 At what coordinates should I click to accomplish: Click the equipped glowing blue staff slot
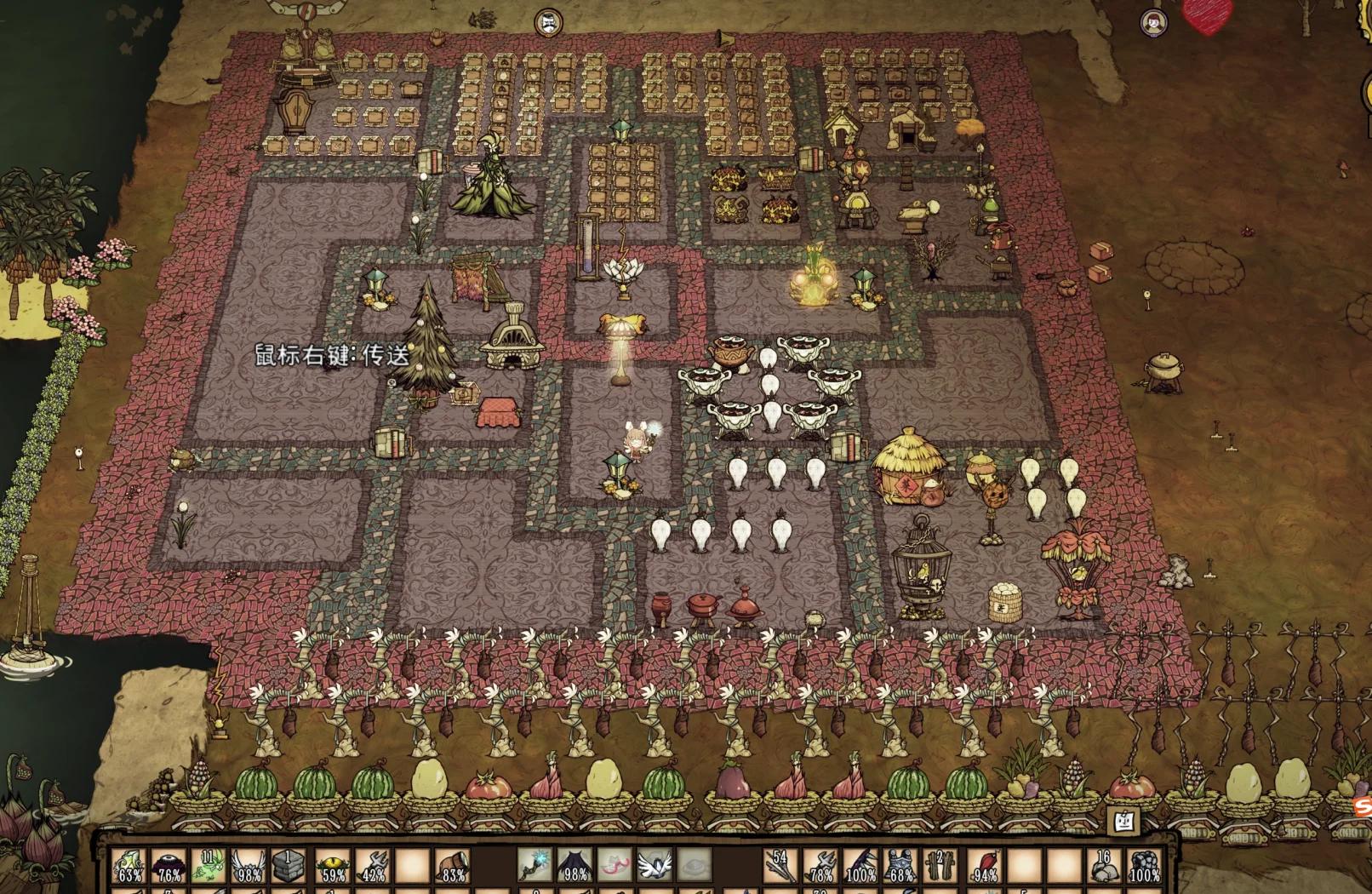click(535, 866)
